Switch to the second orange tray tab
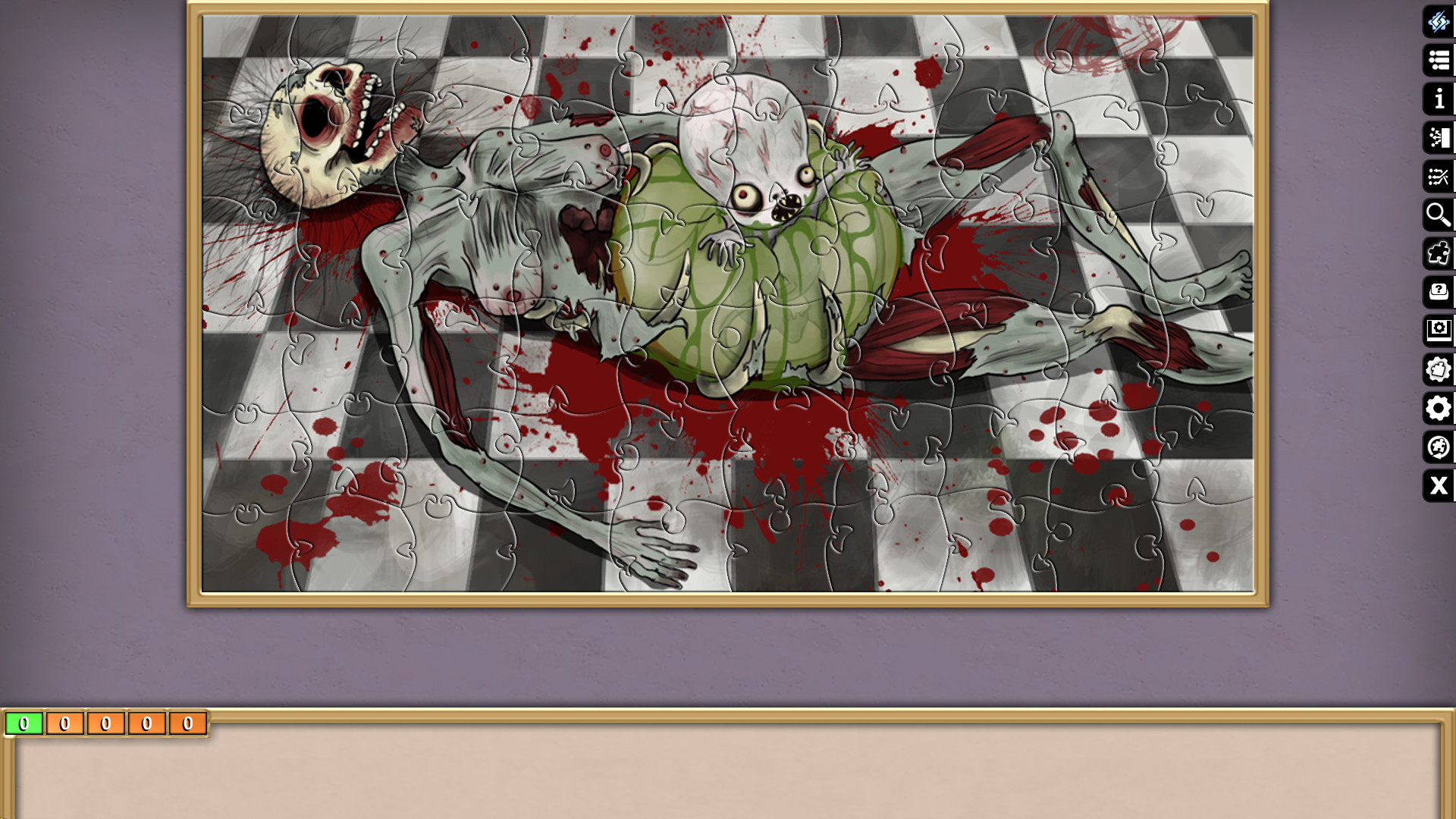The width and height of the screenshot is (1456, 819). [x=65, y=723]
